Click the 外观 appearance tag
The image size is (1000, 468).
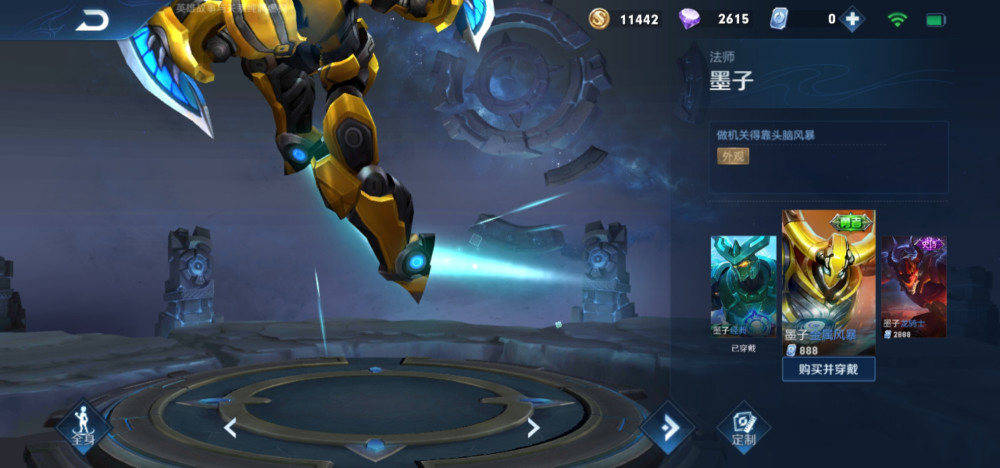[x=733, y=157]
